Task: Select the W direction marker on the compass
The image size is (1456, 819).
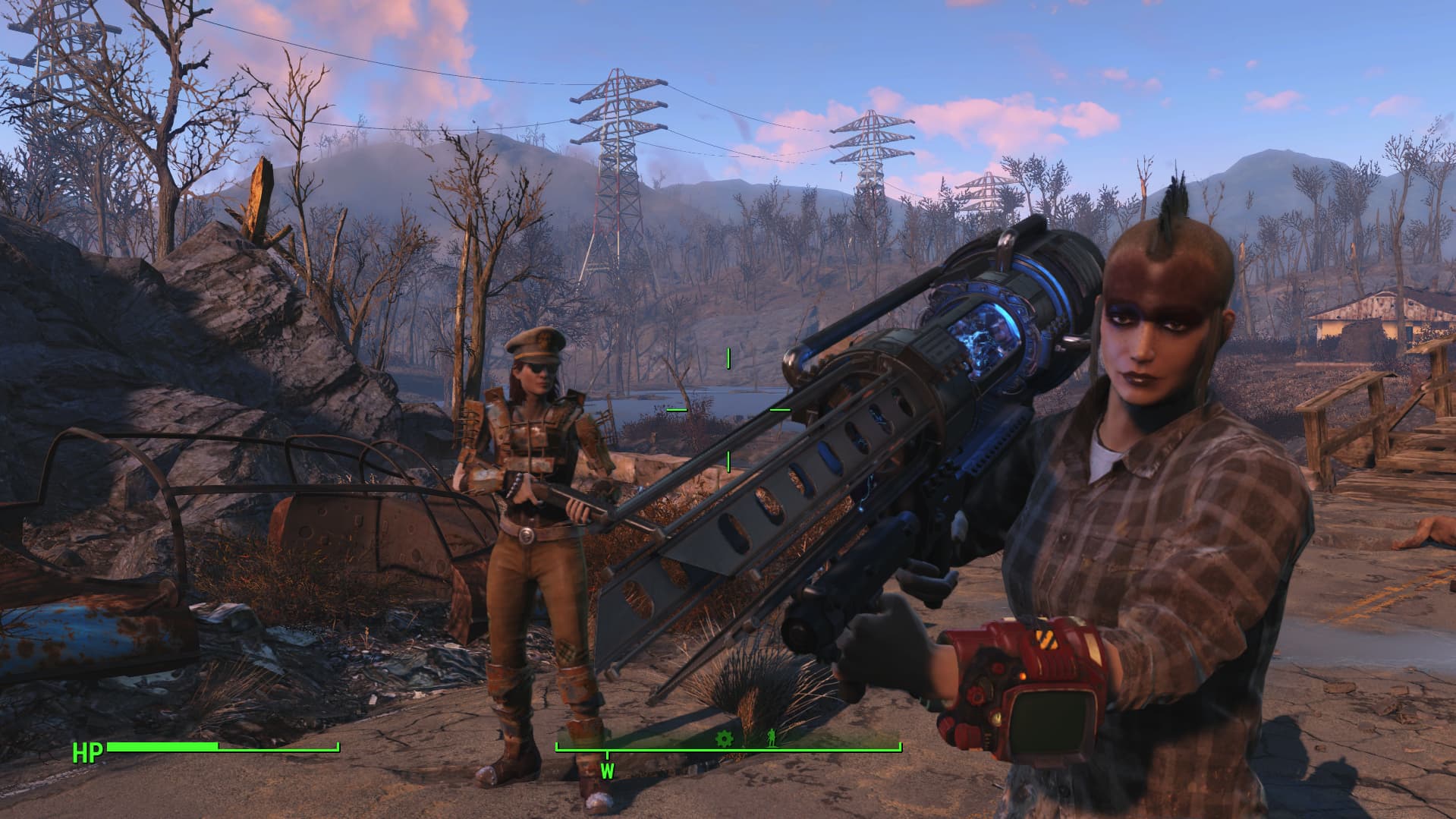Action: pyautogui.click(x=609, y=772)
